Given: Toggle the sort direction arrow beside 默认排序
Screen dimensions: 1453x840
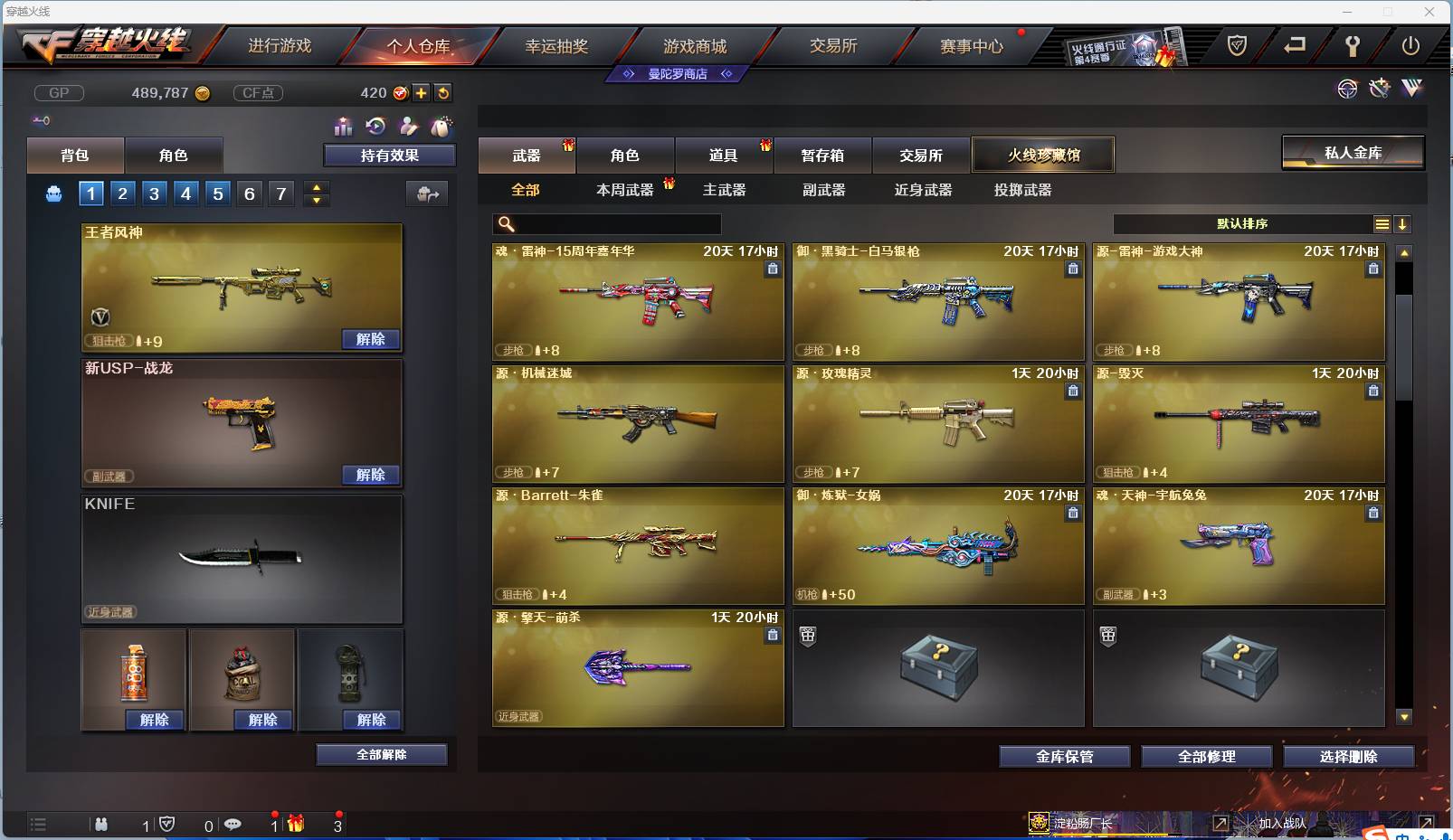Looking at the screenshot, I should [1403, 223].
